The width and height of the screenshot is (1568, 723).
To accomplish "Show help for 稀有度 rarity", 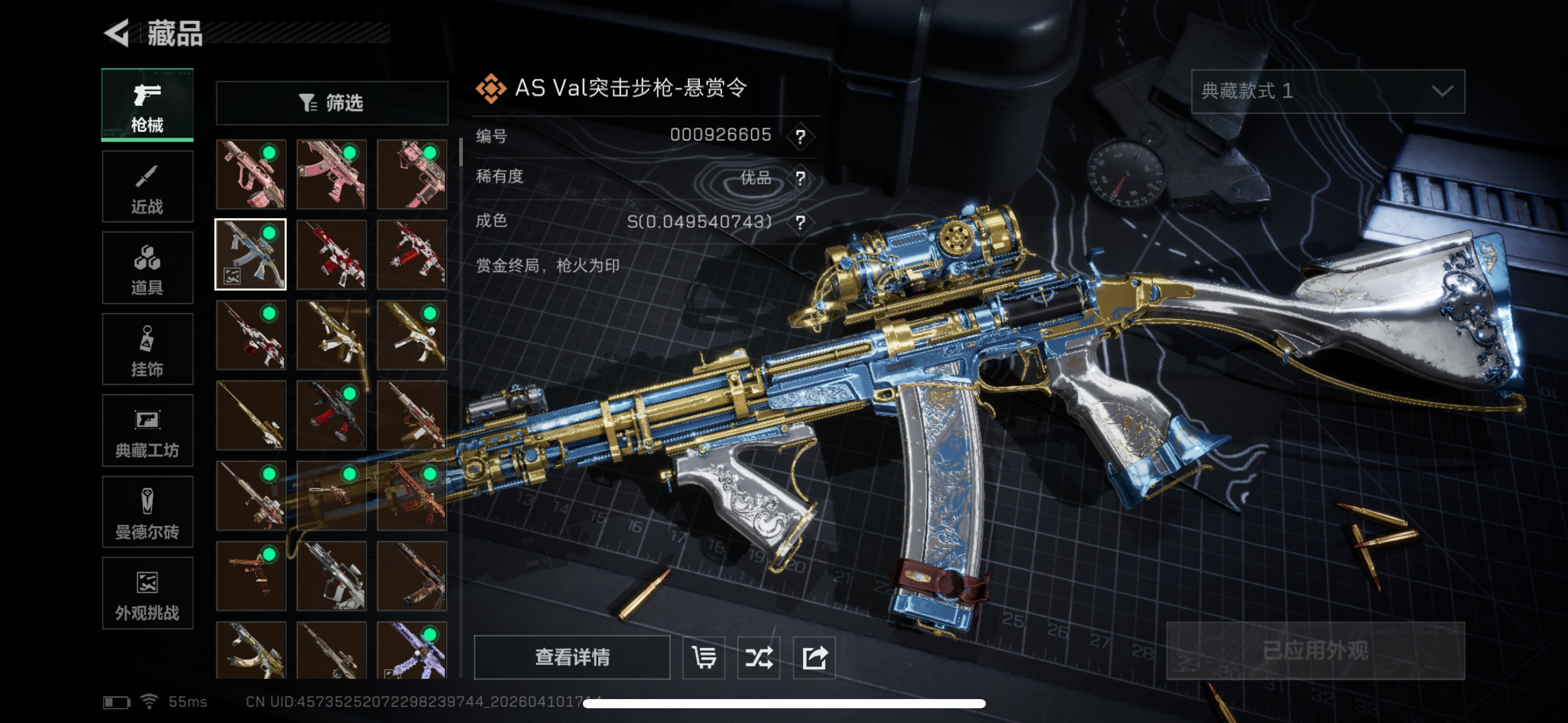I will pyautogui.click(x=800, y=178).
